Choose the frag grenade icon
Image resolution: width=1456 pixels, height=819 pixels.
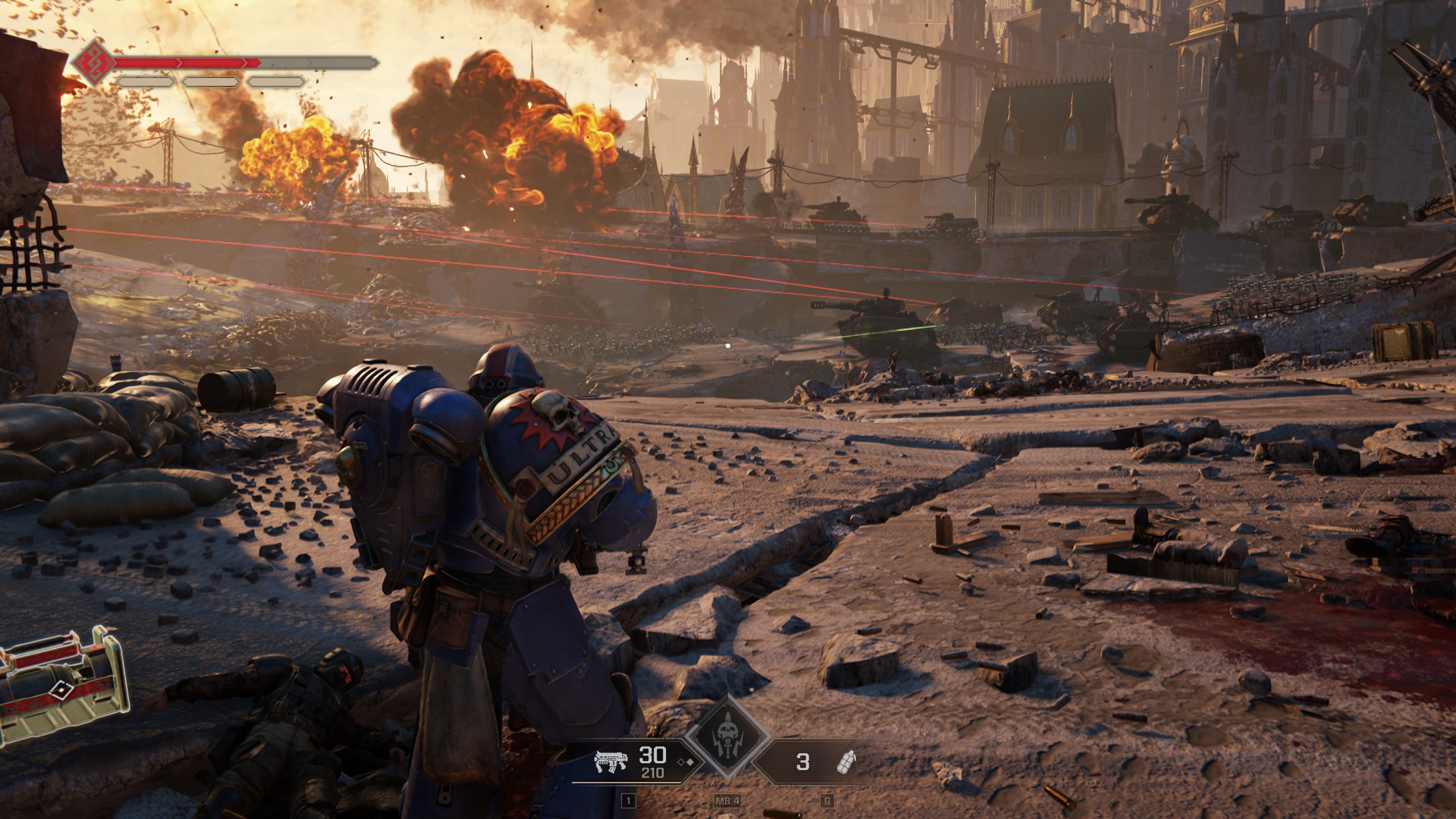(x=847, y=762)
